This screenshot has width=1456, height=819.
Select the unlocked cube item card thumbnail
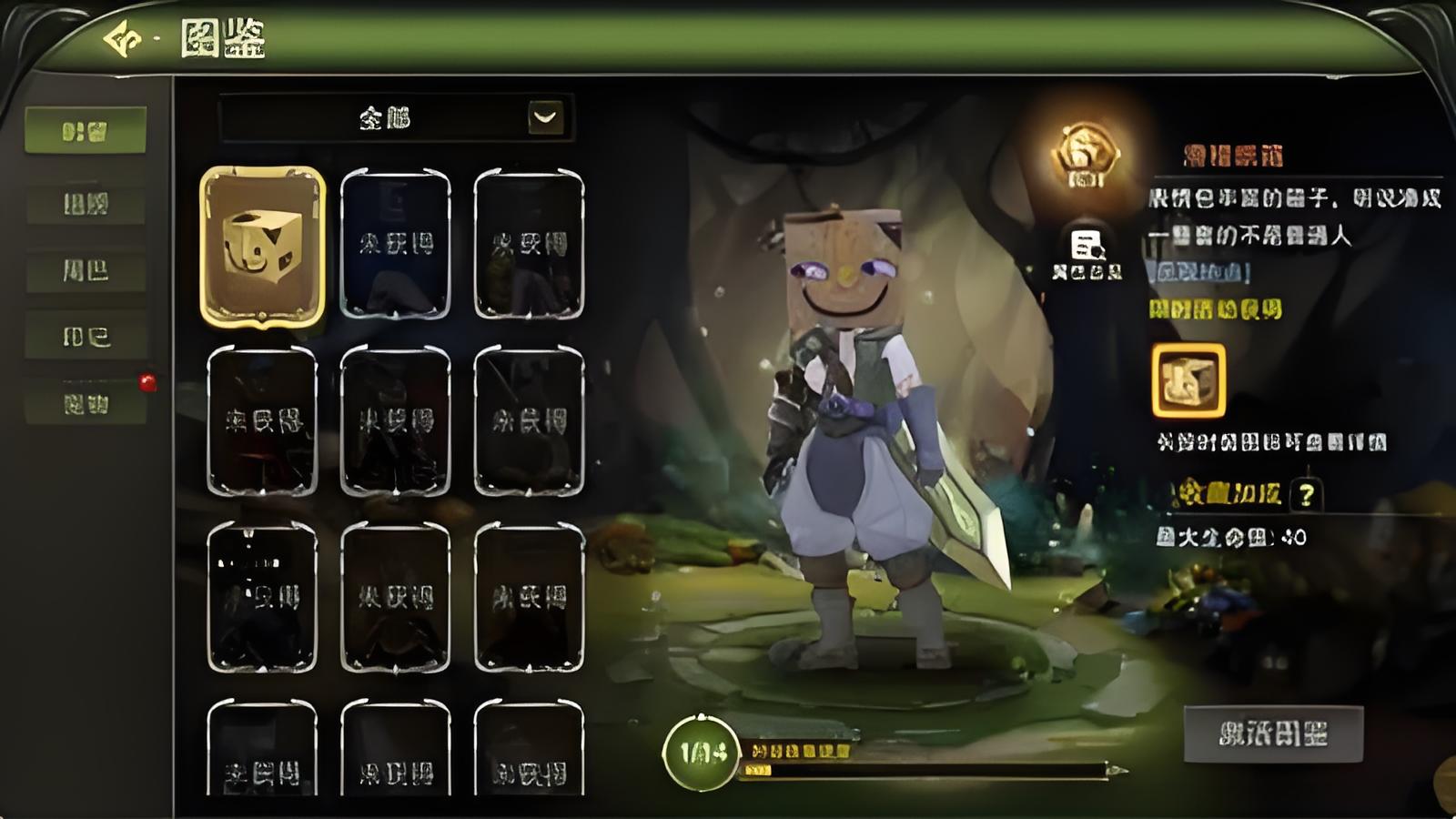pos(263,247)
